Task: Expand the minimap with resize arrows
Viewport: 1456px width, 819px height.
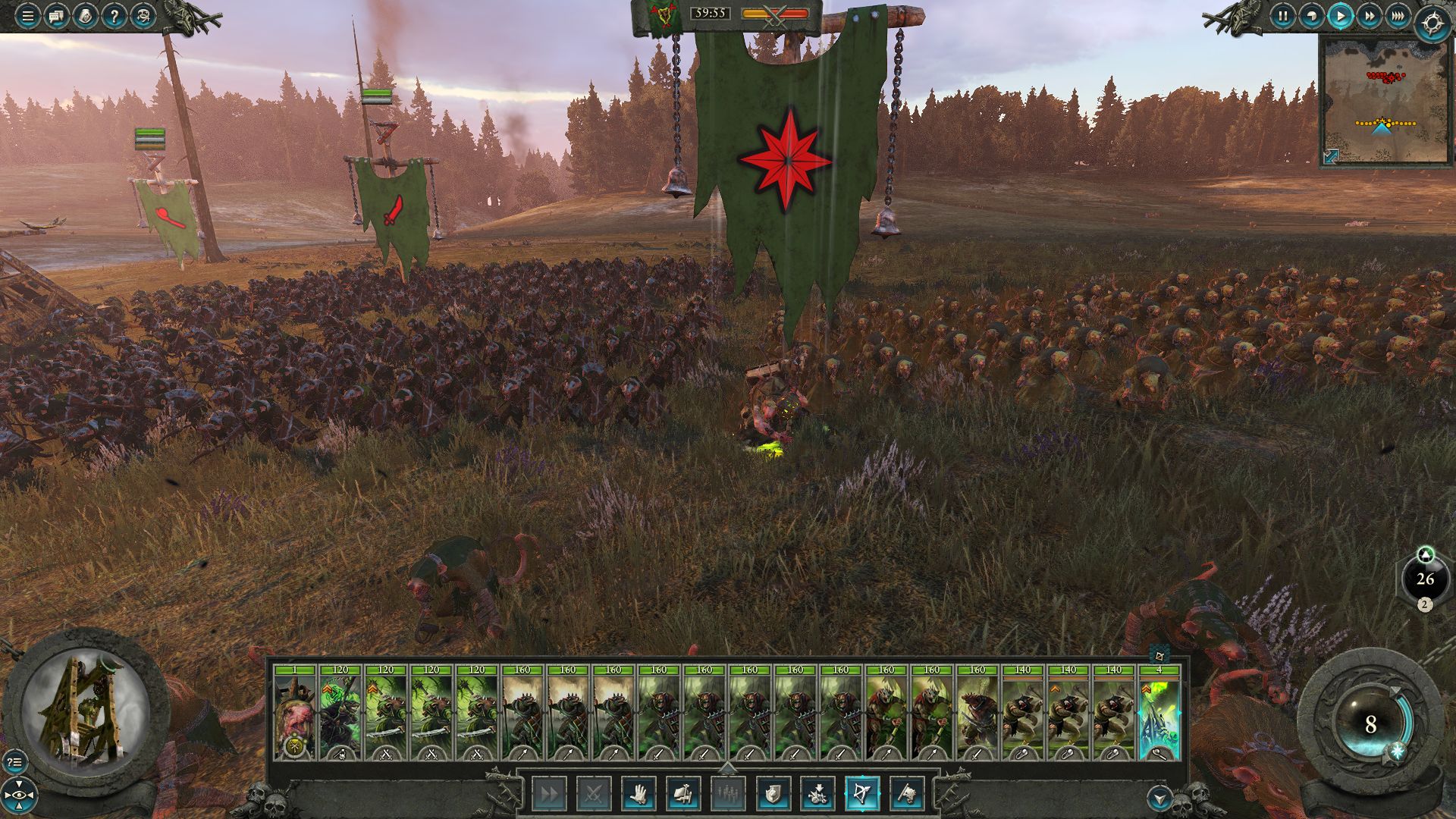Action: coord(1331,155)
